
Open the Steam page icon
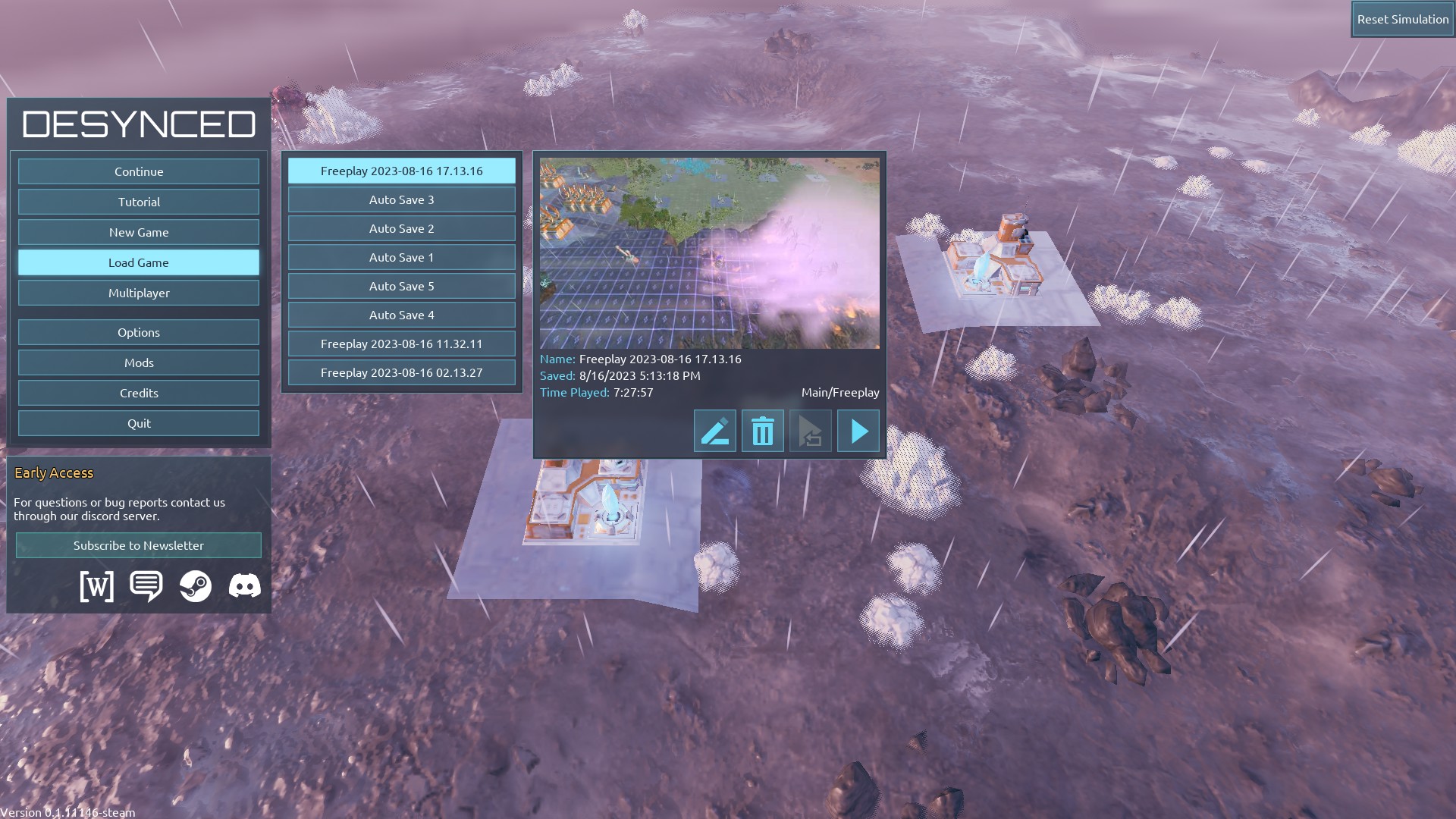click(x=196, y=586)
